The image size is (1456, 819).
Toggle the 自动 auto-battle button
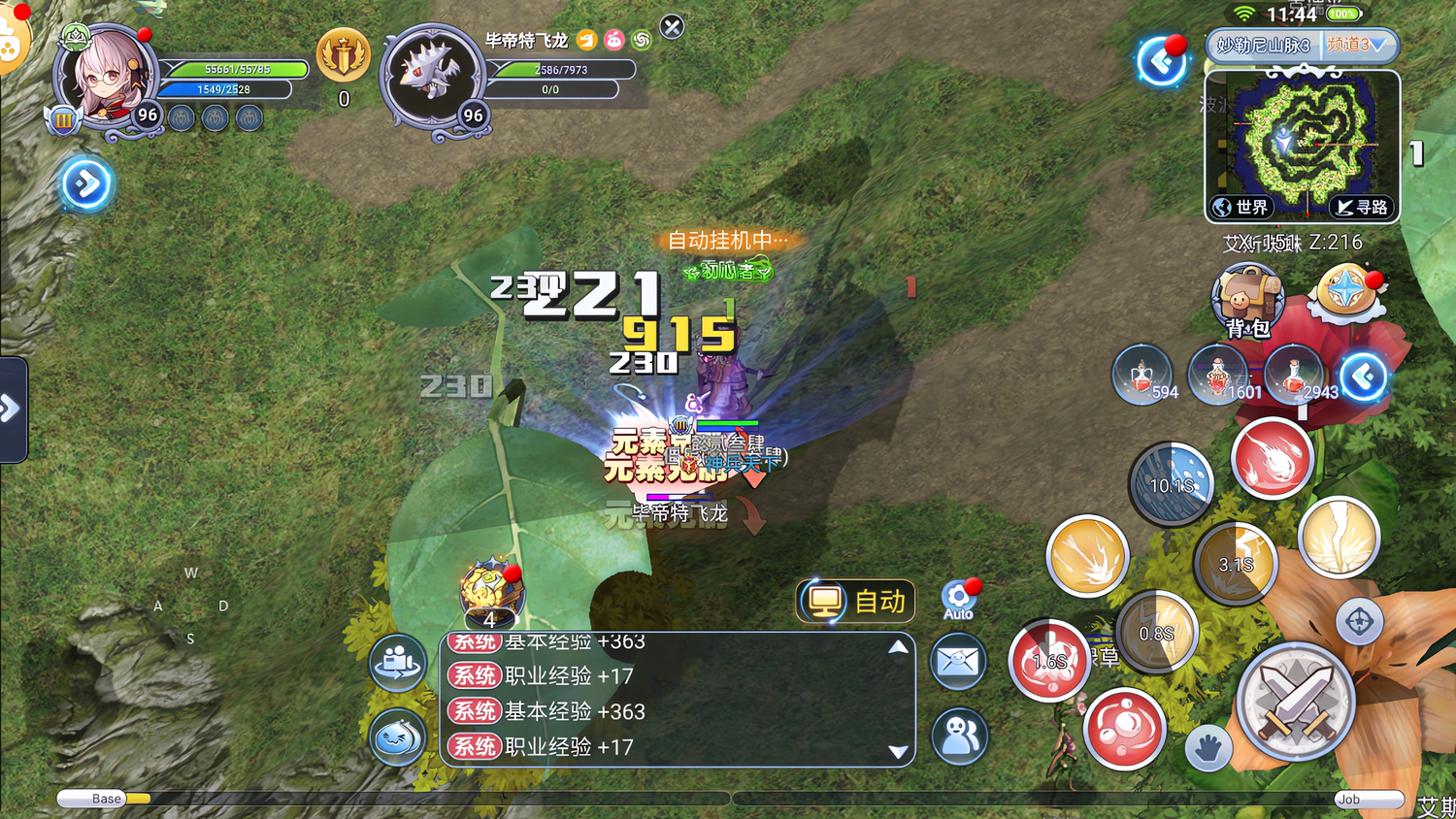(856, 602)
